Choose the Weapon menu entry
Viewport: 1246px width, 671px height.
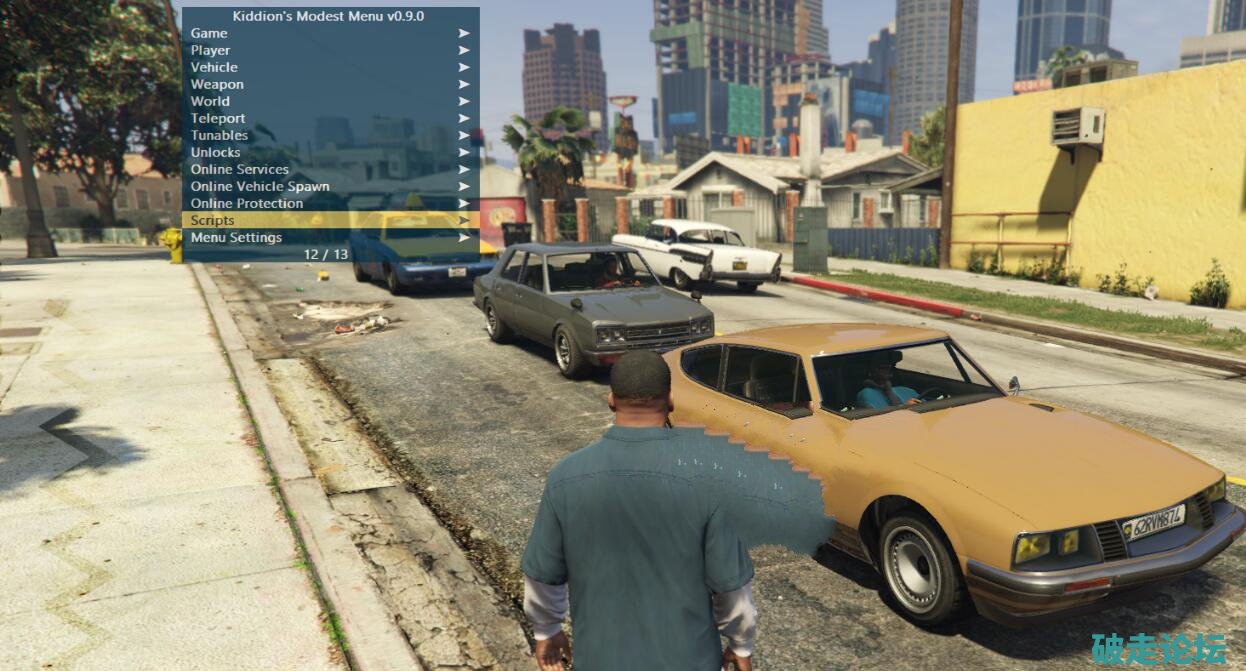pyautogui.click(x=217, y=84)
